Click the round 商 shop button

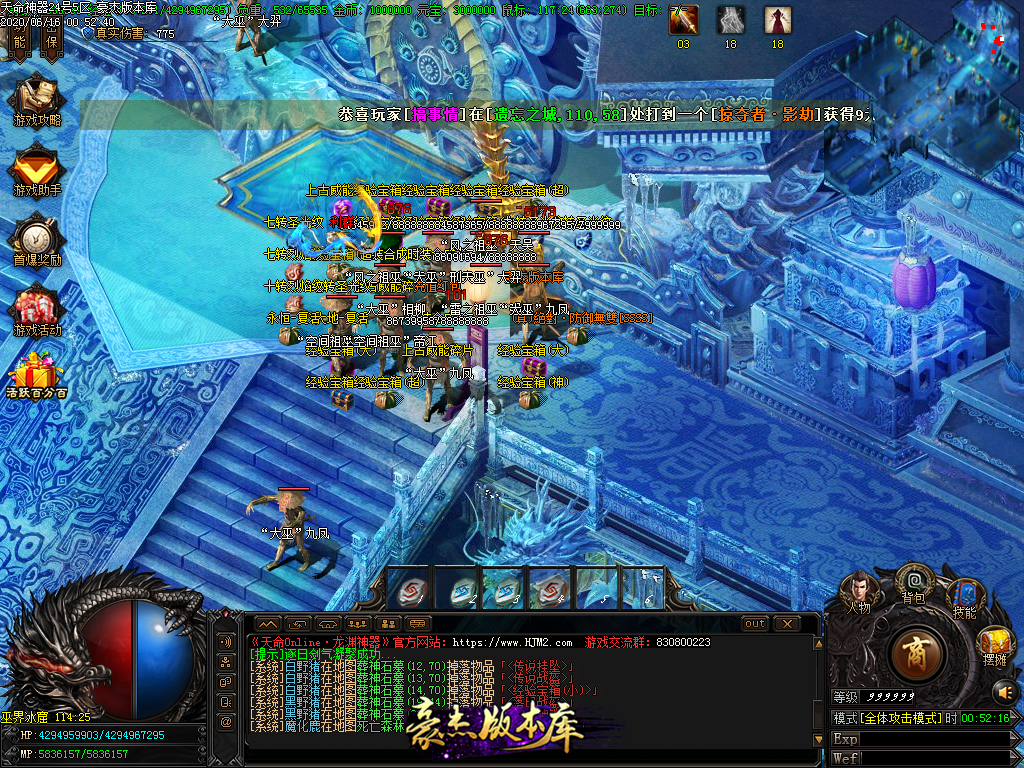point(912,655)
